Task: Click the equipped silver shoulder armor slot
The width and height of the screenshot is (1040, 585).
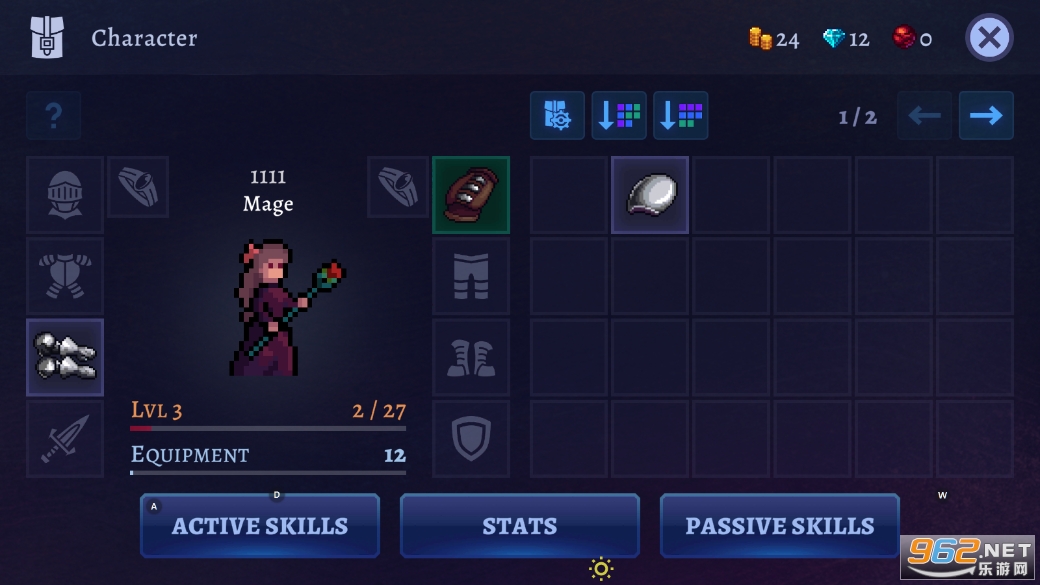Action: (x=65, y=357)
